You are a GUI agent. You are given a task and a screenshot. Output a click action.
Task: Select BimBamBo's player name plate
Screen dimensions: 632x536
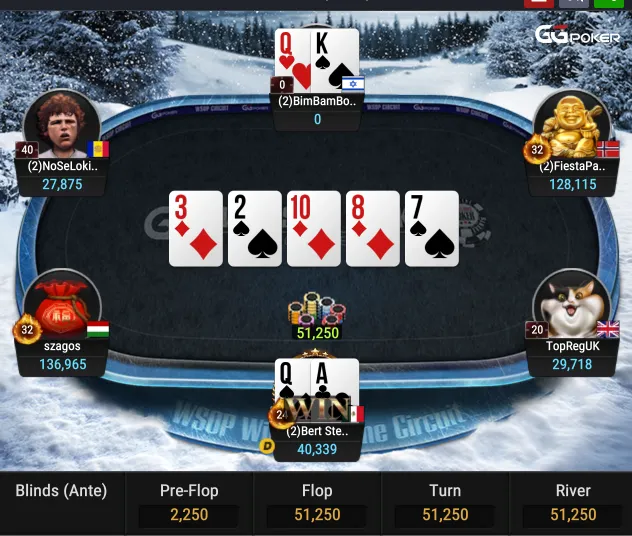(317, 101)
